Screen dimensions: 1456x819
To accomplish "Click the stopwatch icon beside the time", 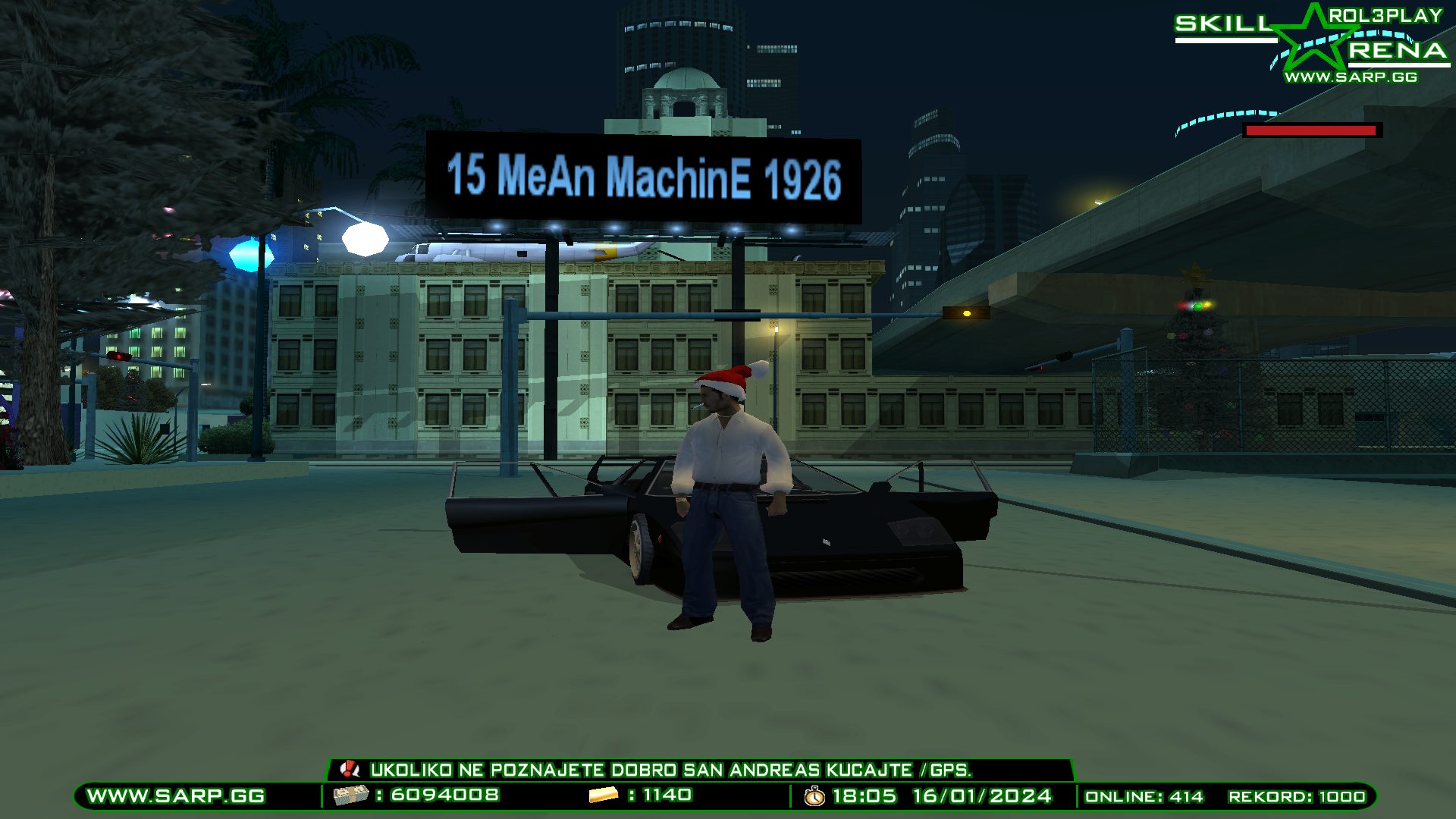I will tap(813, 798).
